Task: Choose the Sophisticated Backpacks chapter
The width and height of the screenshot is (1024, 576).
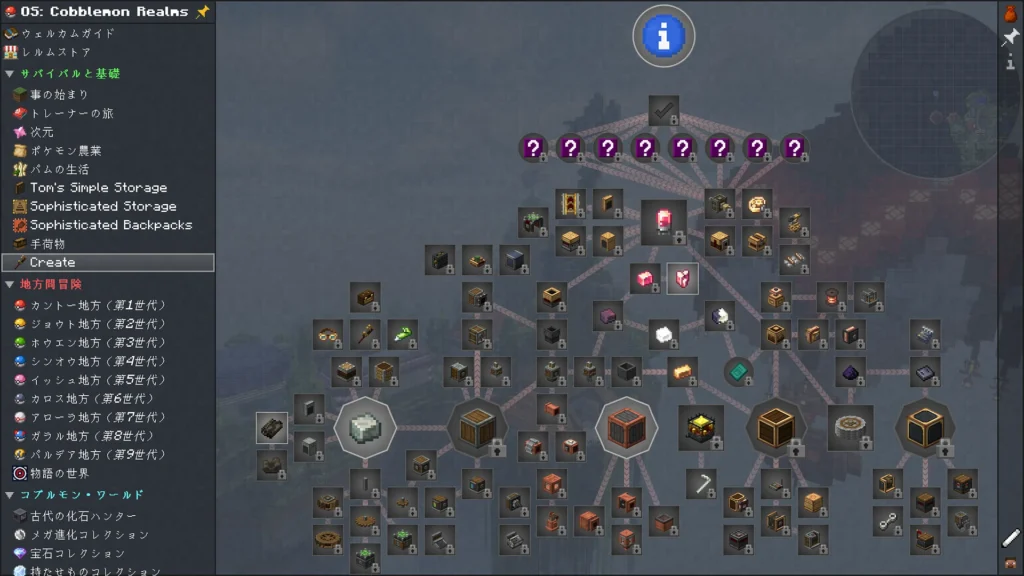Action: click(x=110, y=225)
